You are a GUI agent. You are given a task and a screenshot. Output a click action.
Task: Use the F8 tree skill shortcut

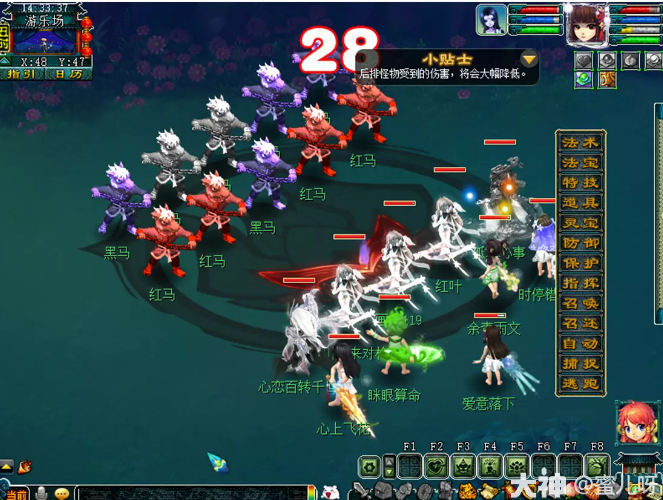(597, 466)
